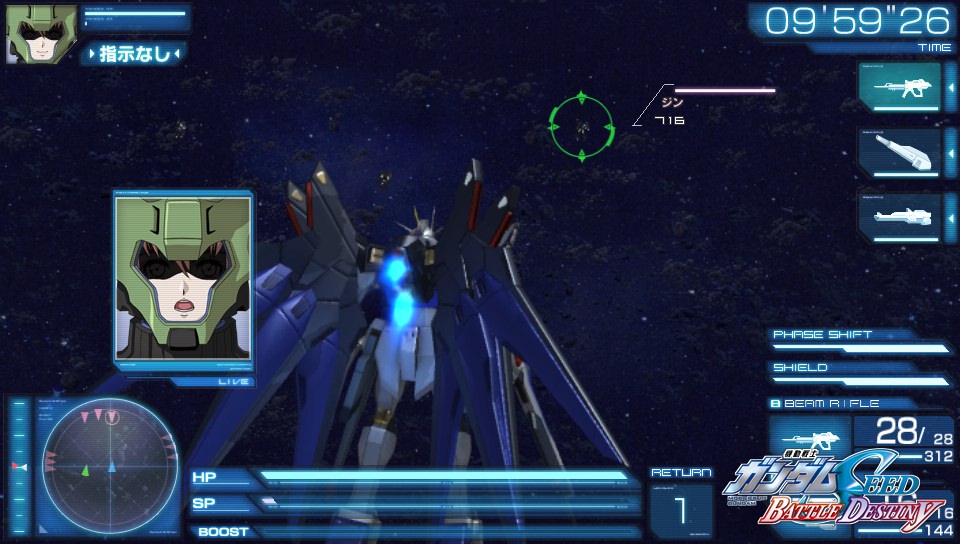Select the rifle slot in the weapon list

(x=899, y=87)
